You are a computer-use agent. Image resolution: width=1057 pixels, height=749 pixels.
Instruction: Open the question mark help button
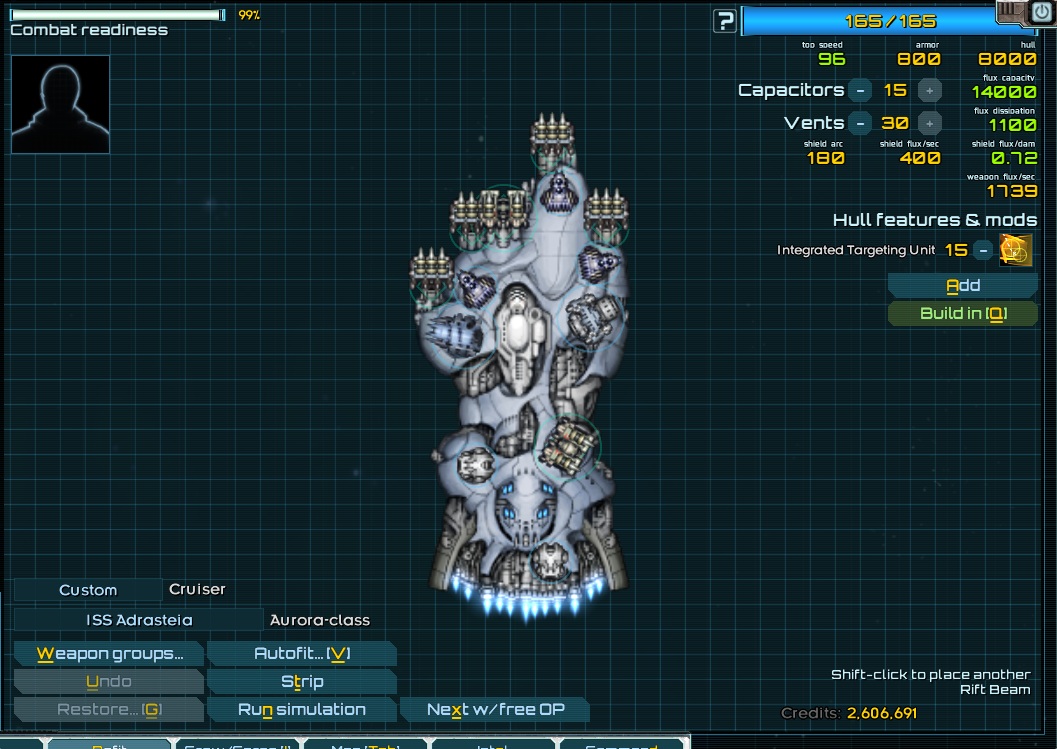coord(725,21)
